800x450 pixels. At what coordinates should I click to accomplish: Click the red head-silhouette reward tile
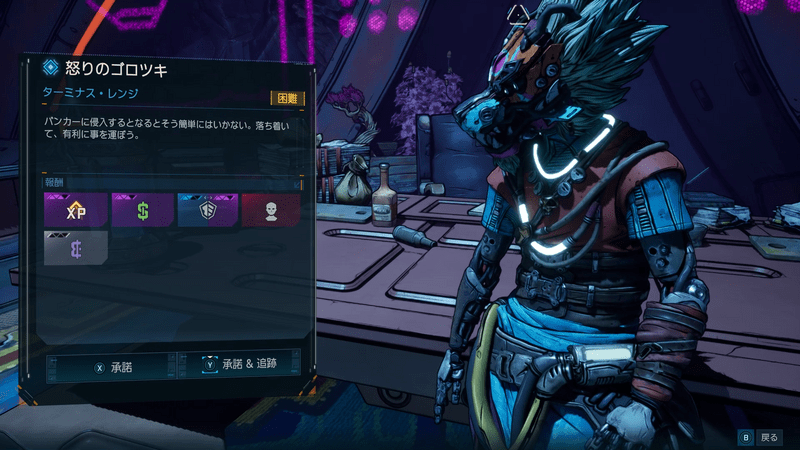[x=270, y=211]
